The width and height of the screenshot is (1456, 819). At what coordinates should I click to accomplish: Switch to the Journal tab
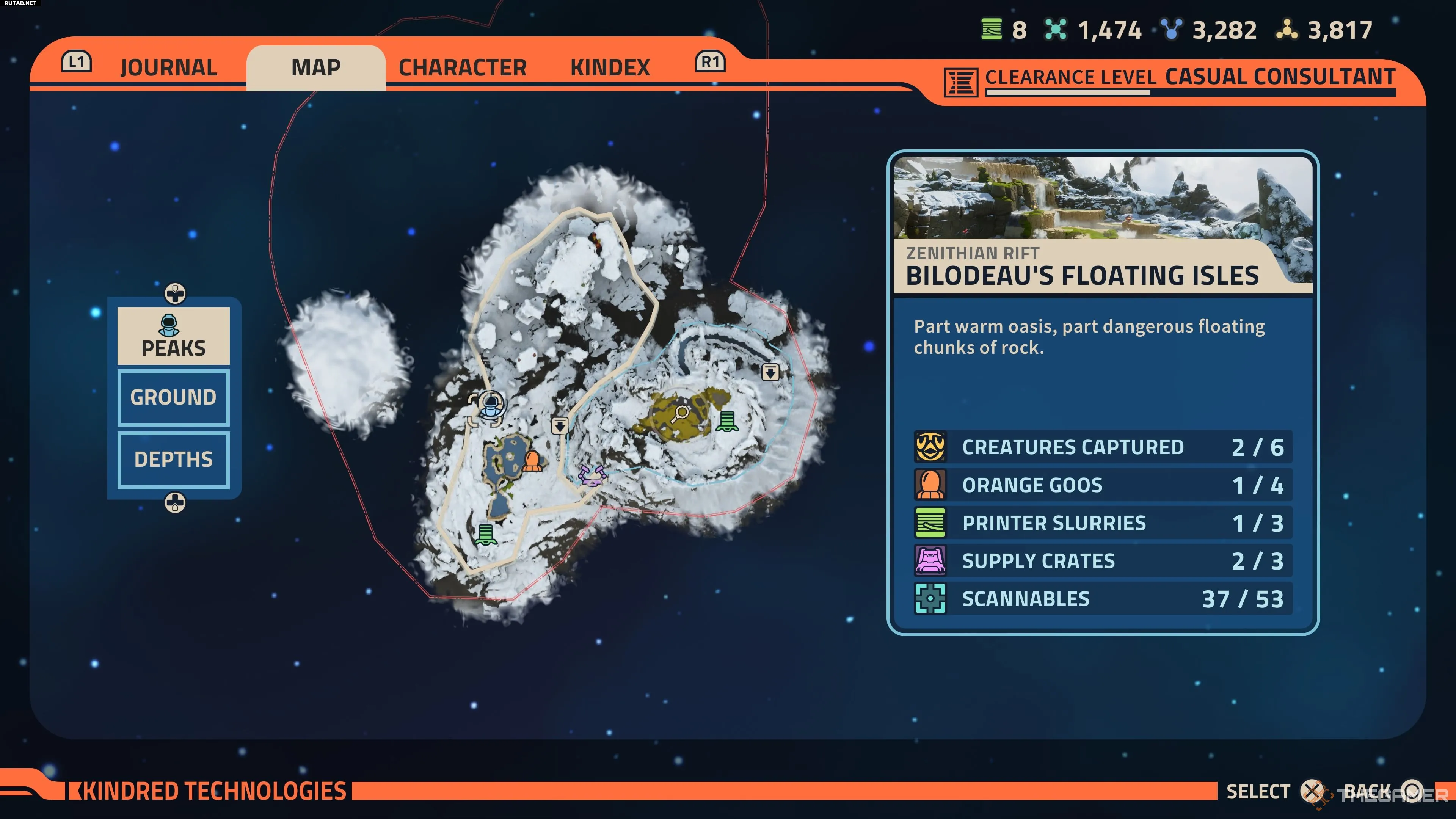point(168,68)
